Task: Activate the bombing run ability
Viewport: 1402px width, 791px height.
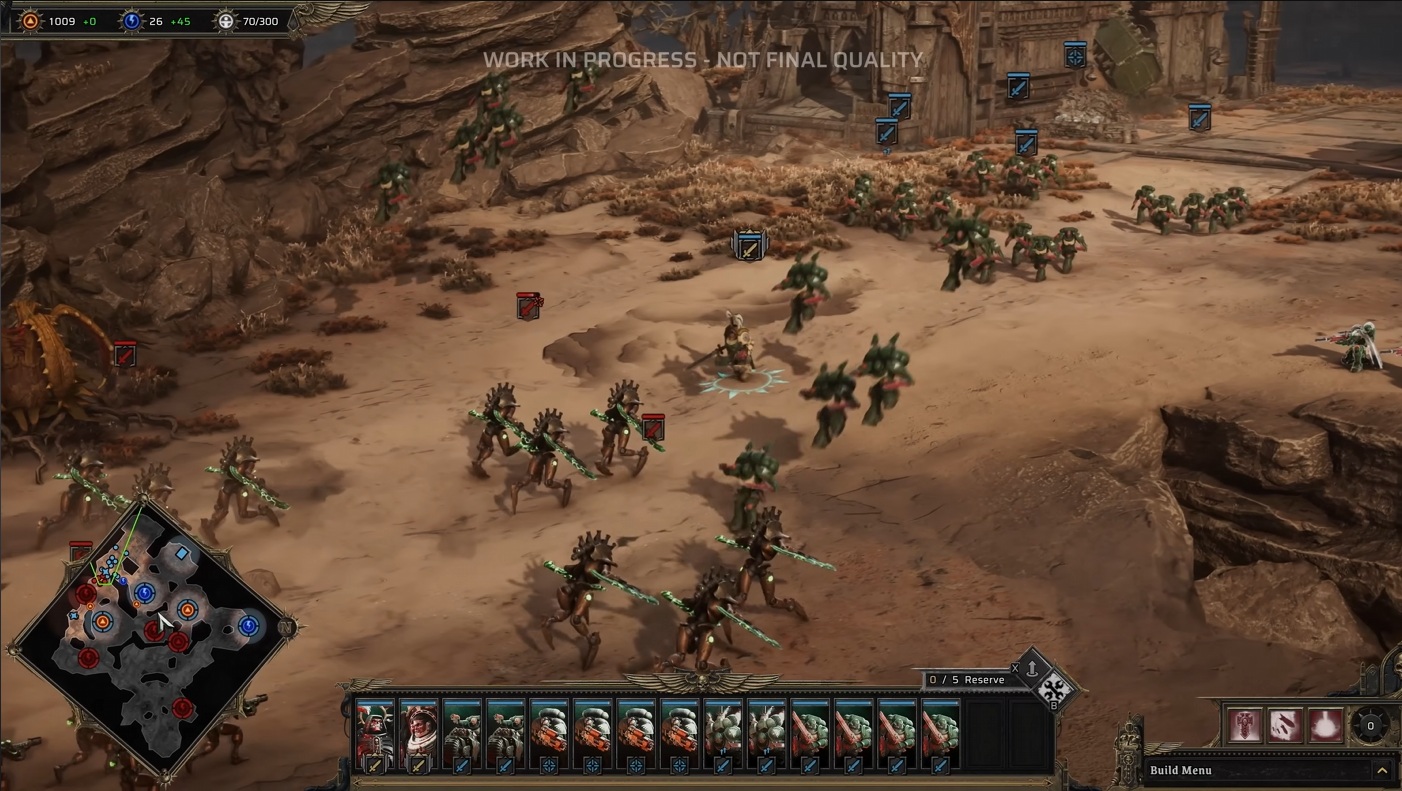Action: click(1284, 724)
